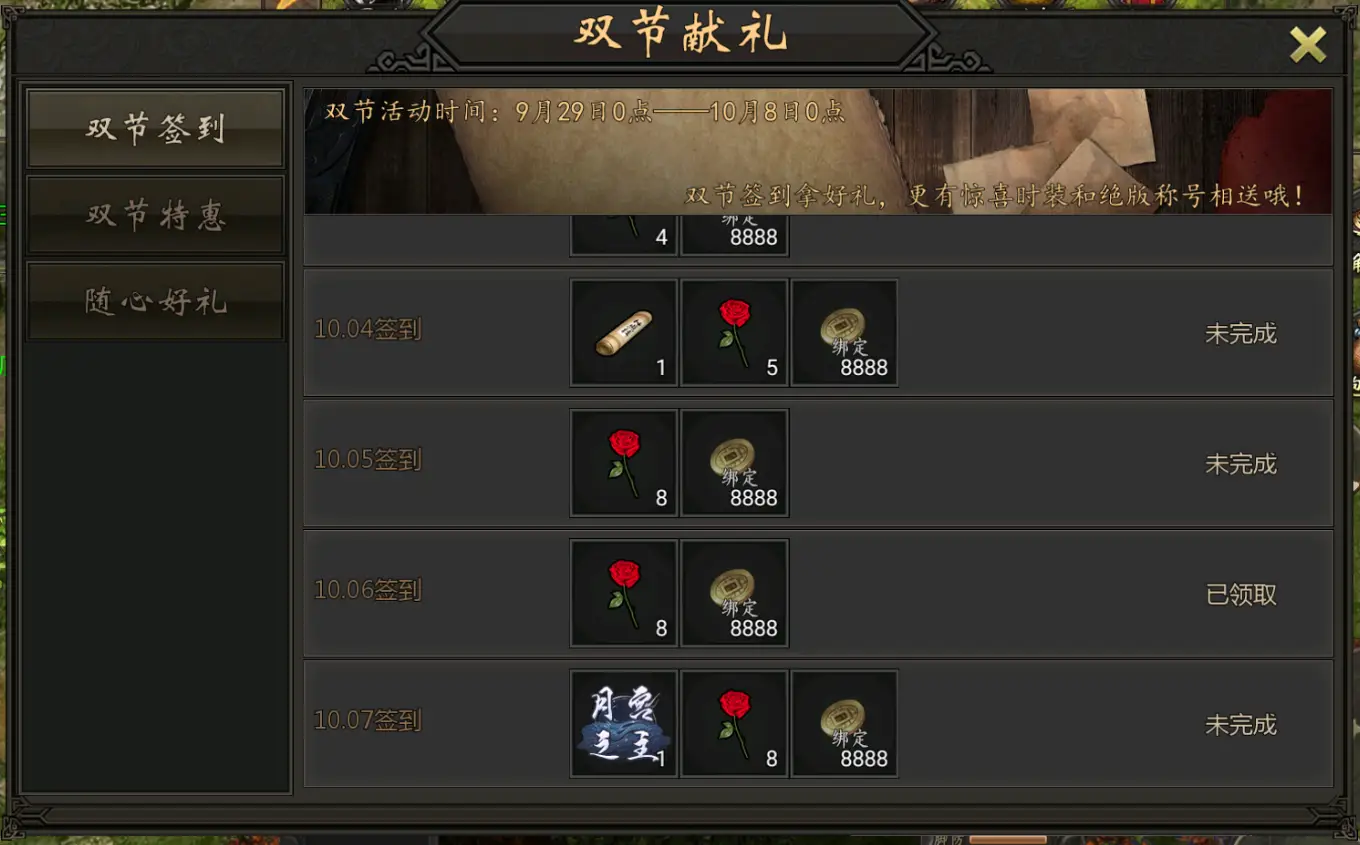Click the 已领取 status for 10.06签到
The image size is (1360, 845).
pos(1240,593)
